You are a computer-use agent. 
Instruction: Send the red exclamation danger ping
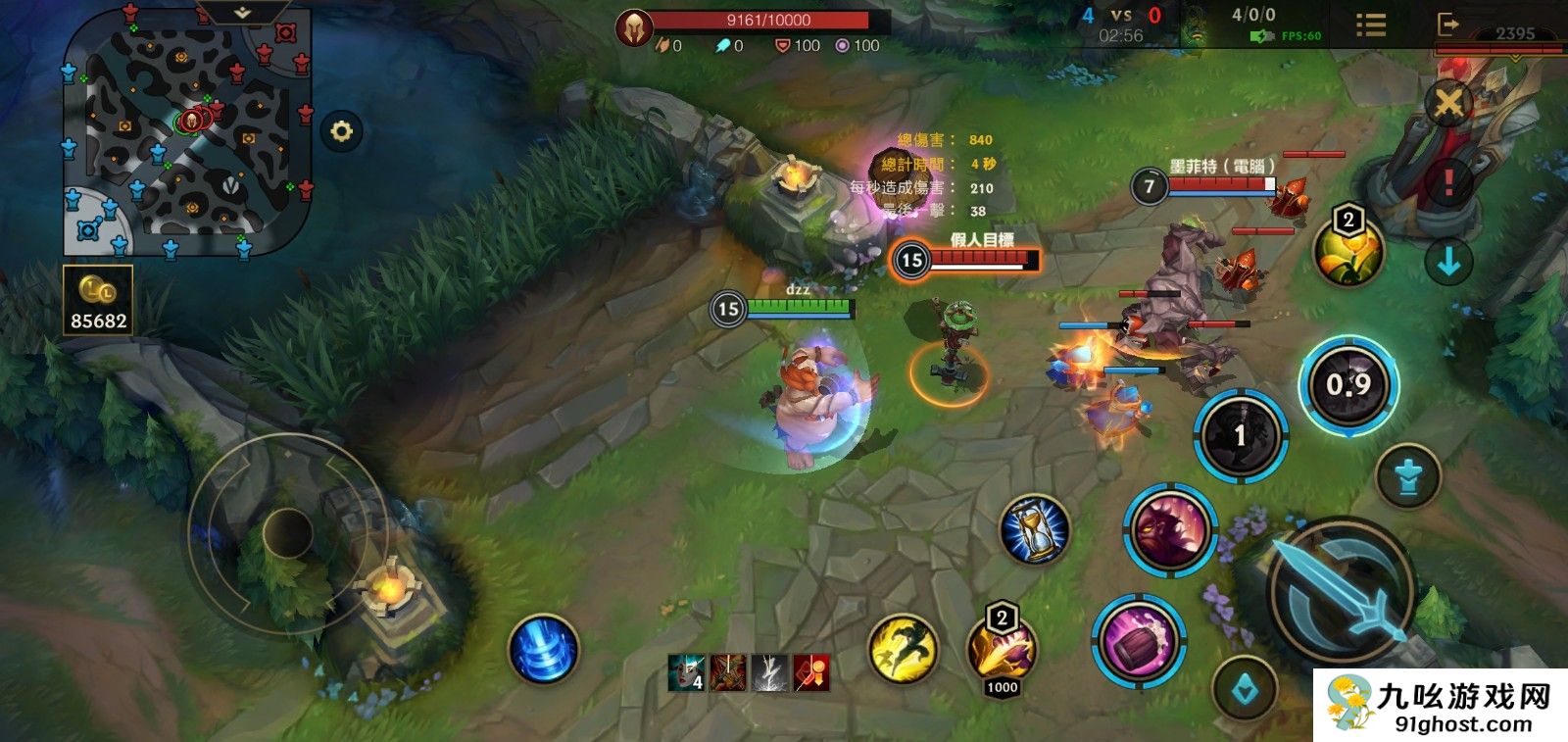pyautogui.click(x=1448, y=181)
